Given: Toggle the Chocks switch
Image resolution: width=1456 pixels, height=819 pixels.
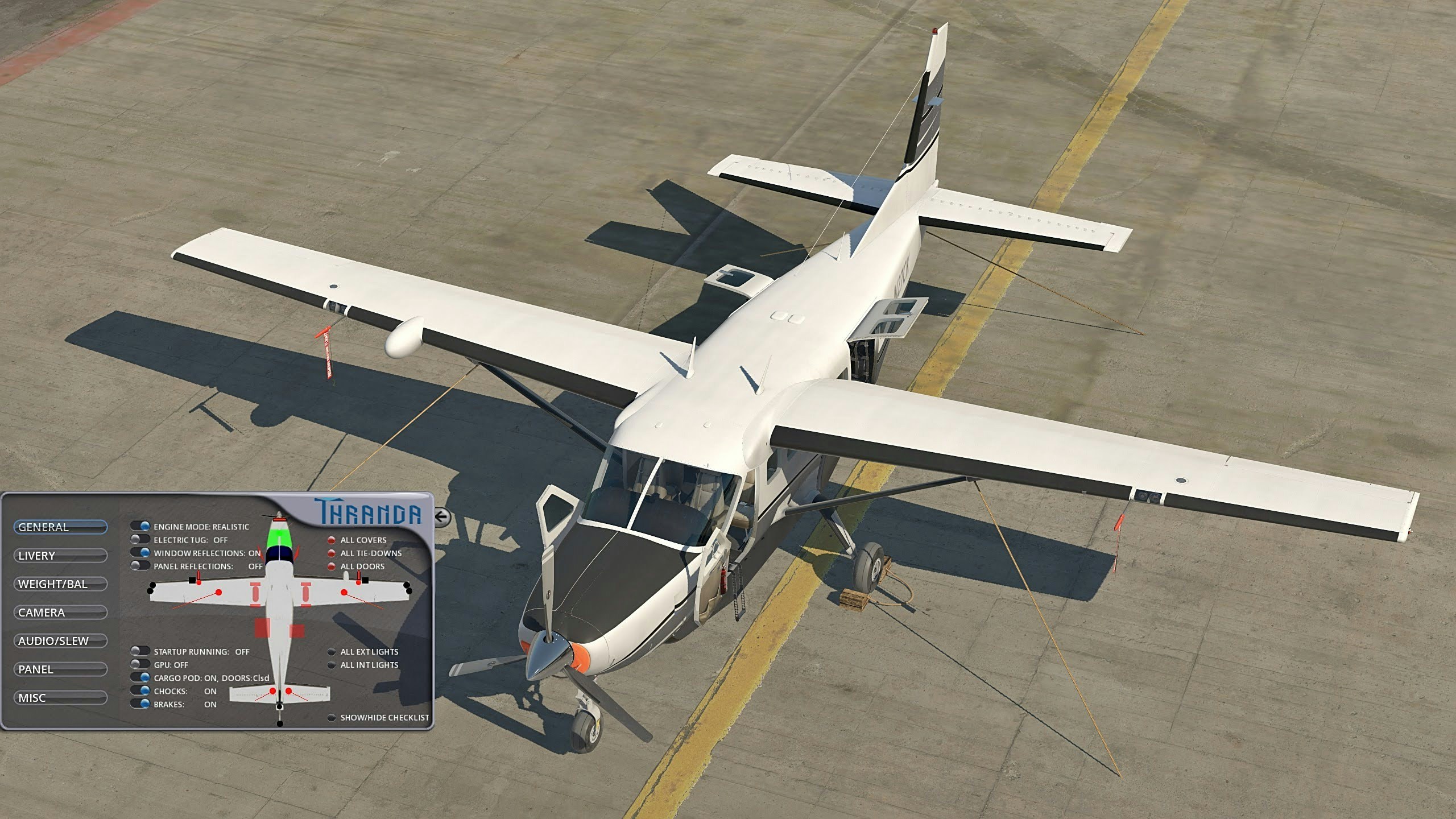Looking at the screenshot, I should tap(140, 691).
